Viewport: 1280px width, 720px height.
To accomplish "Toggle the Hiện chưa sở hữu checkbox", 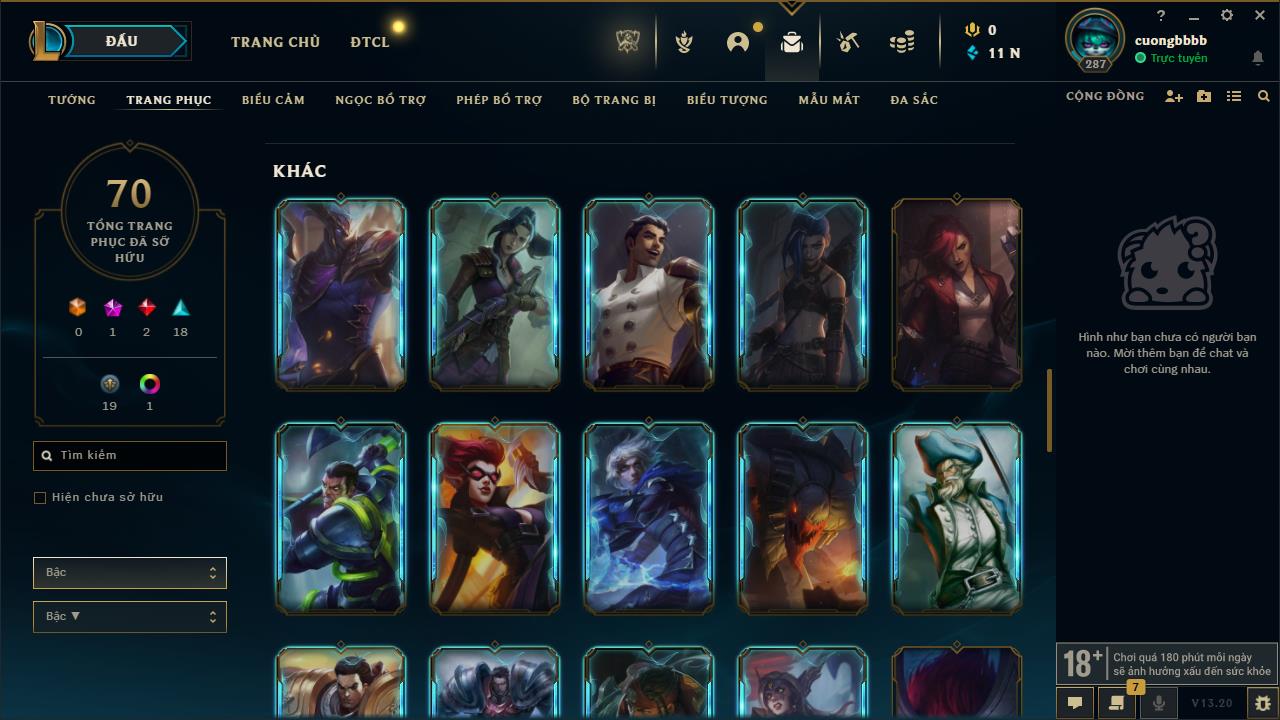I will (x=40, y=498).
